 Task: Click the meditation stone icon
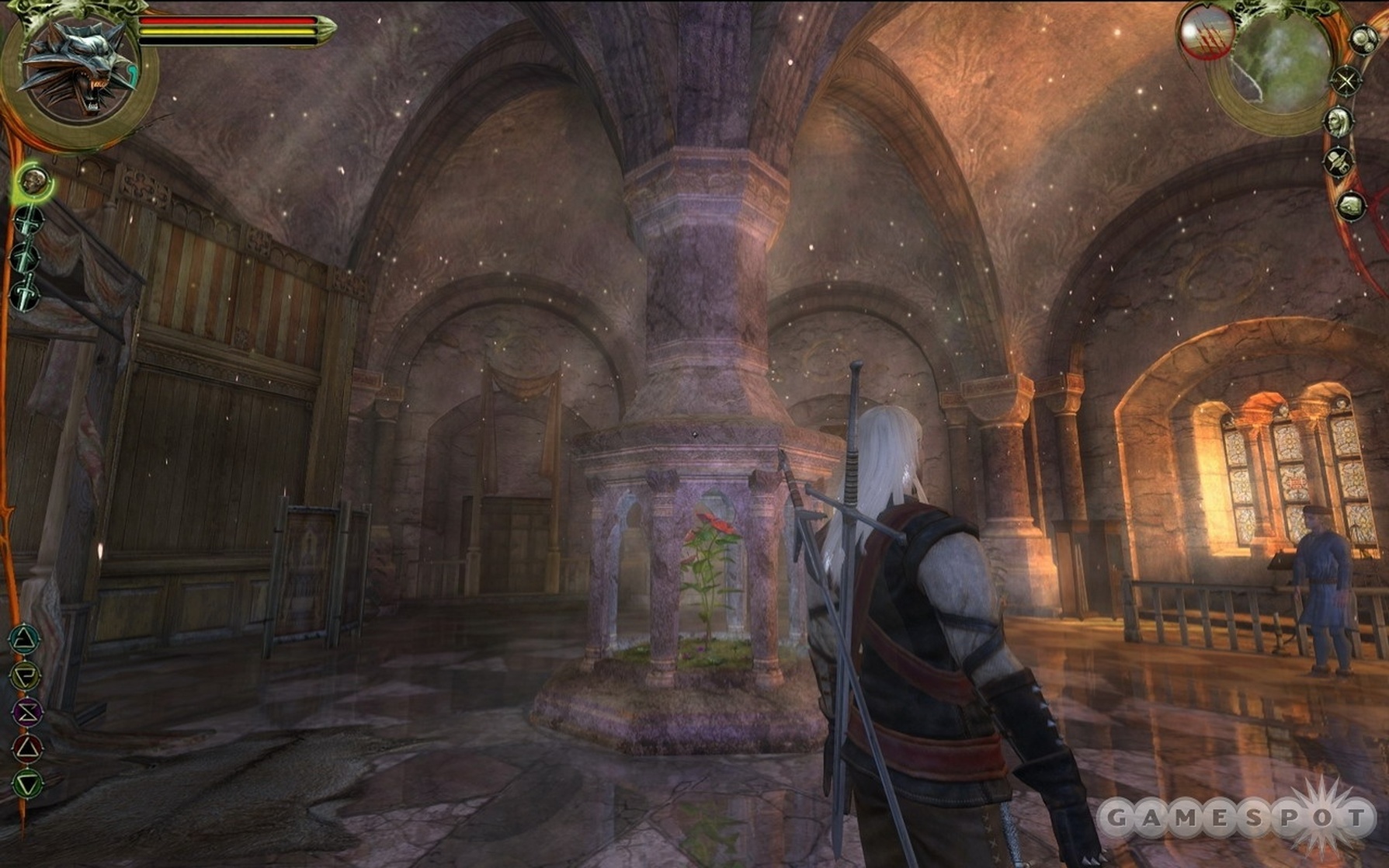[x=1350, y=205]
